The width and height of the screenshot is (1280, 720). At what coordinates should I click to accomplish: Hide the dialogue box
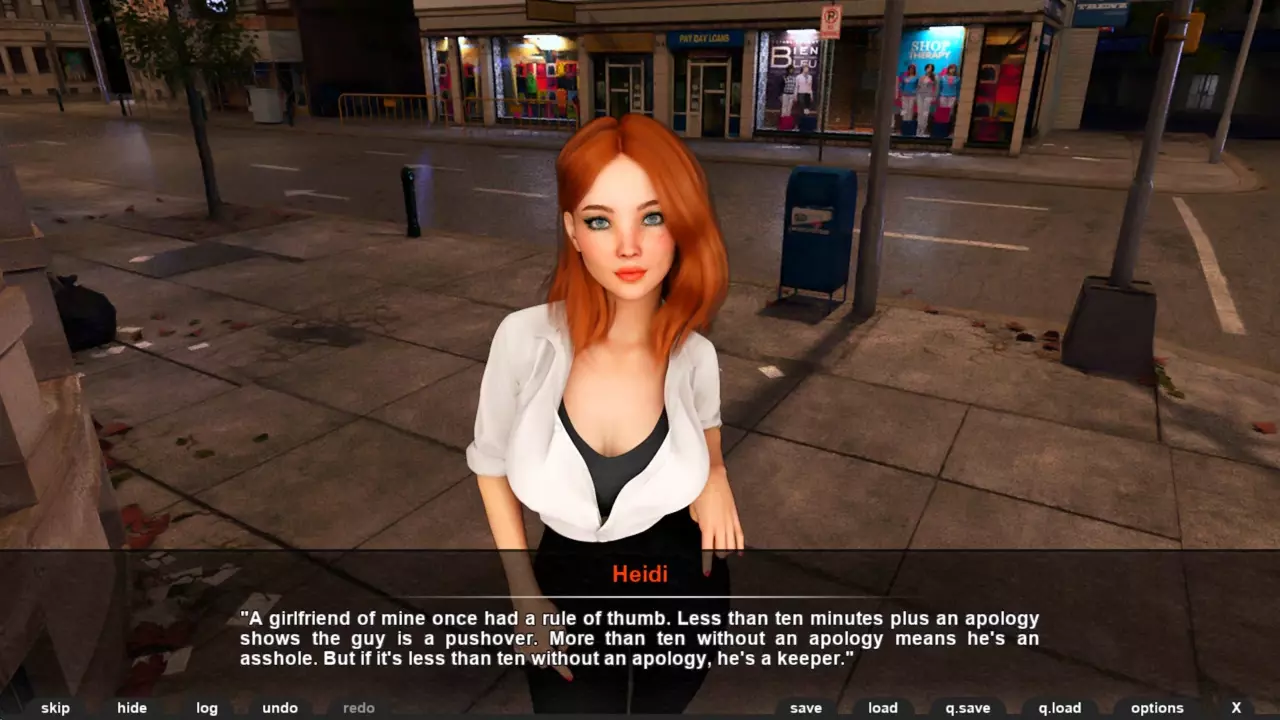coord(132,708)
